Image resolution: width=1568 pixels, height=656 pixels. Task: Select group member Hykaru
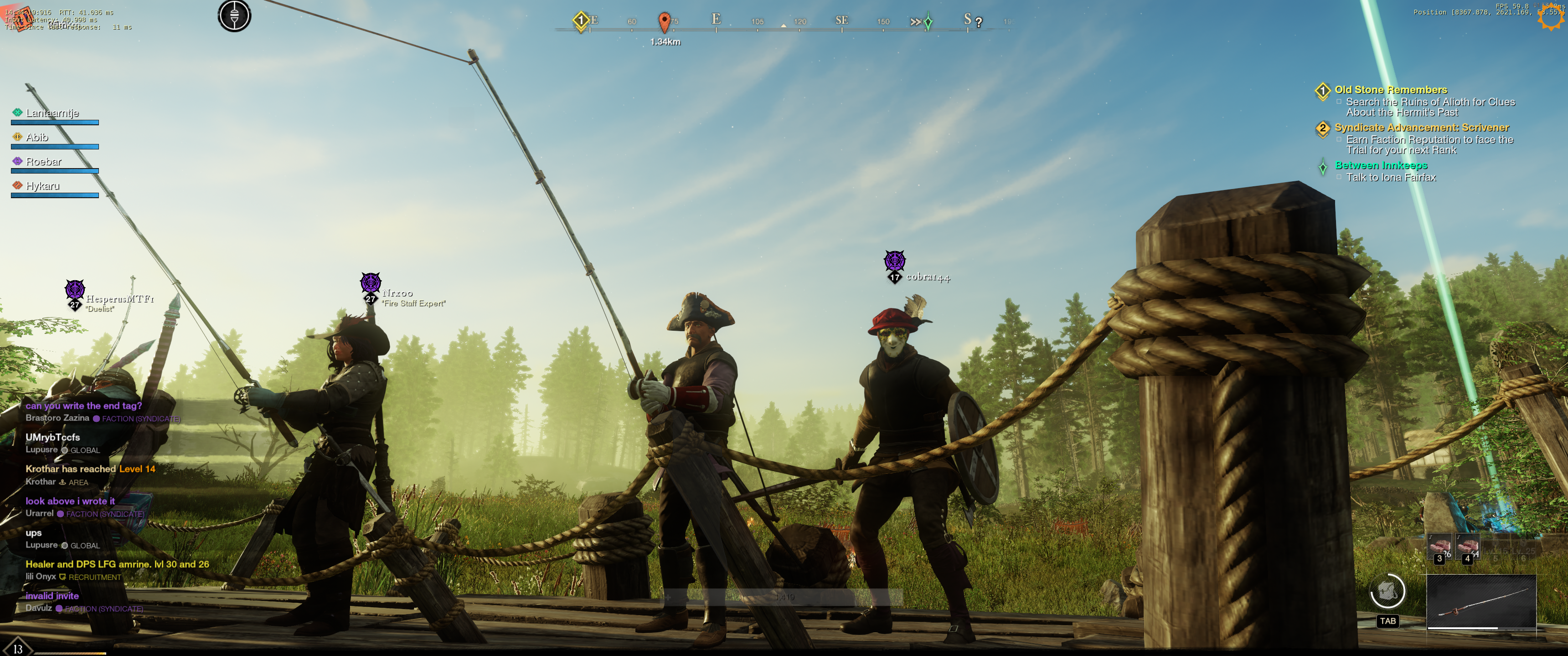coord(42,186)
